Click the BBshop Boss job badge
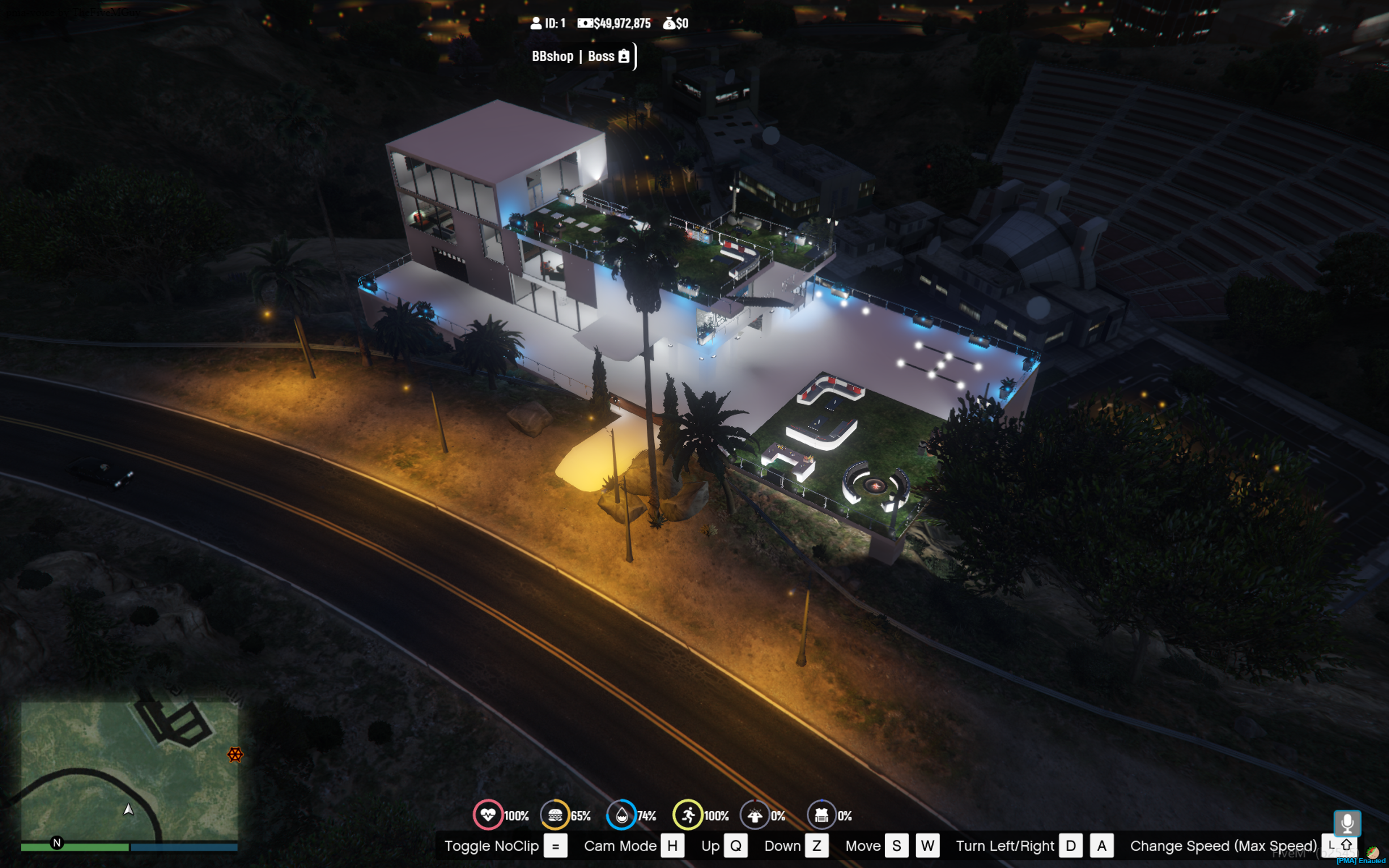Viewport: 1389px width, 868px height. tap(581, 56)
